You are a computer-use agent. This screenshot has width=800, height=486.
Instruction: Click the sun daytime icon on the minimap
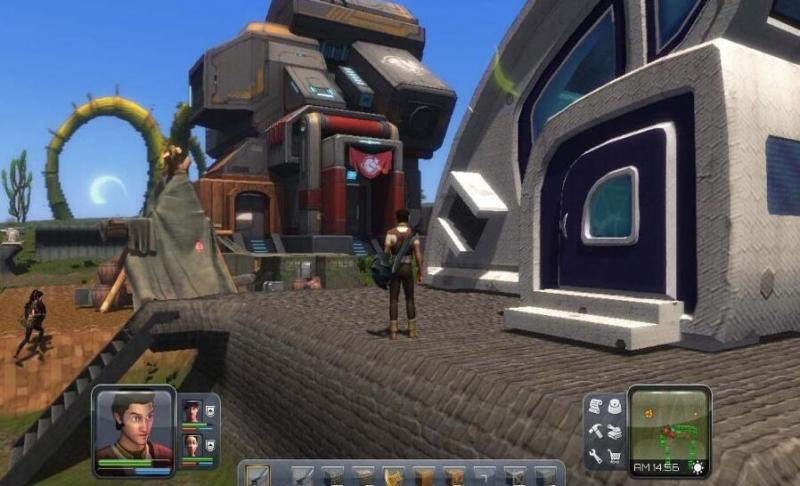click(x=697, y=467)
